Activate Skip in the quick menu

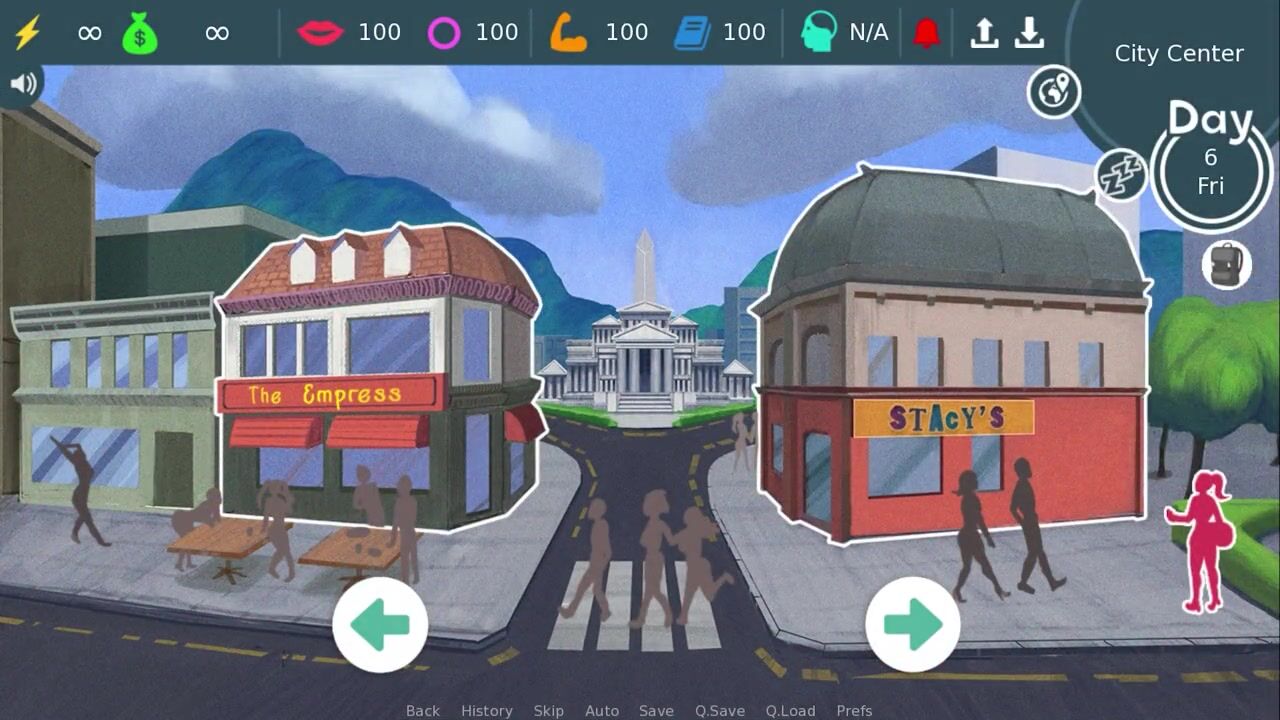(x=548, y=710)
